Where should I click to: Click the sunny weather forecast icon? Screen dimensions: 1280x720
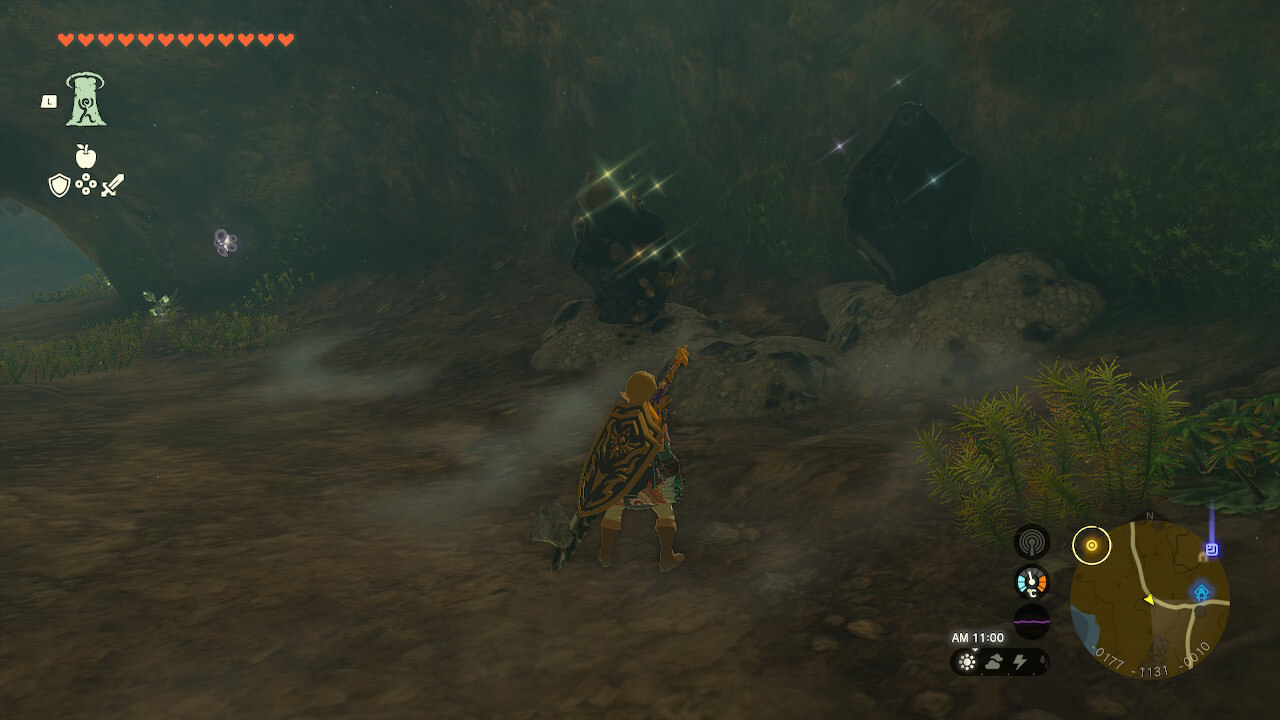tap(967, 661)
